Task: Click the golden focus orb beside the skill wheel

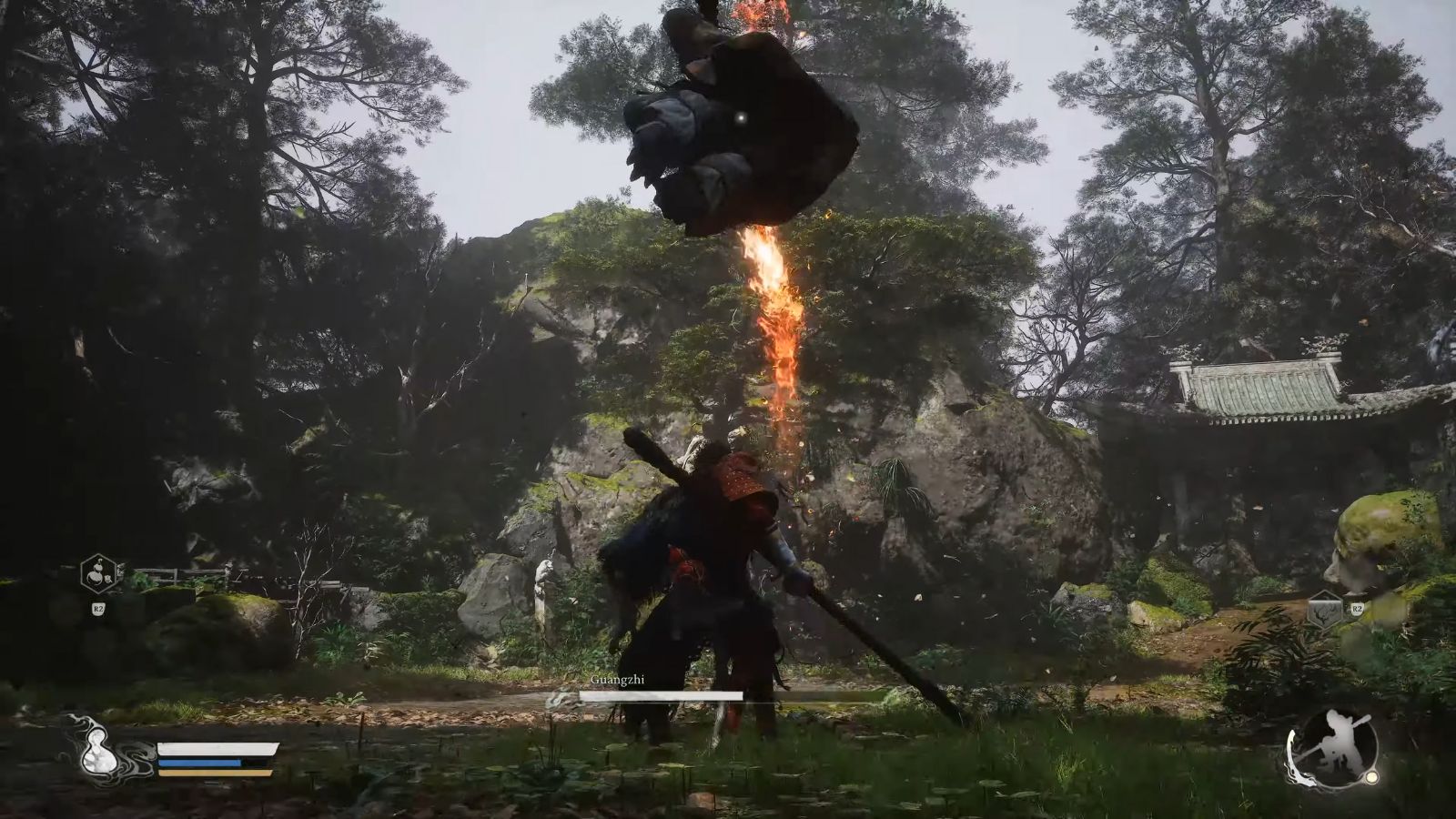Action: (1371, 776)
